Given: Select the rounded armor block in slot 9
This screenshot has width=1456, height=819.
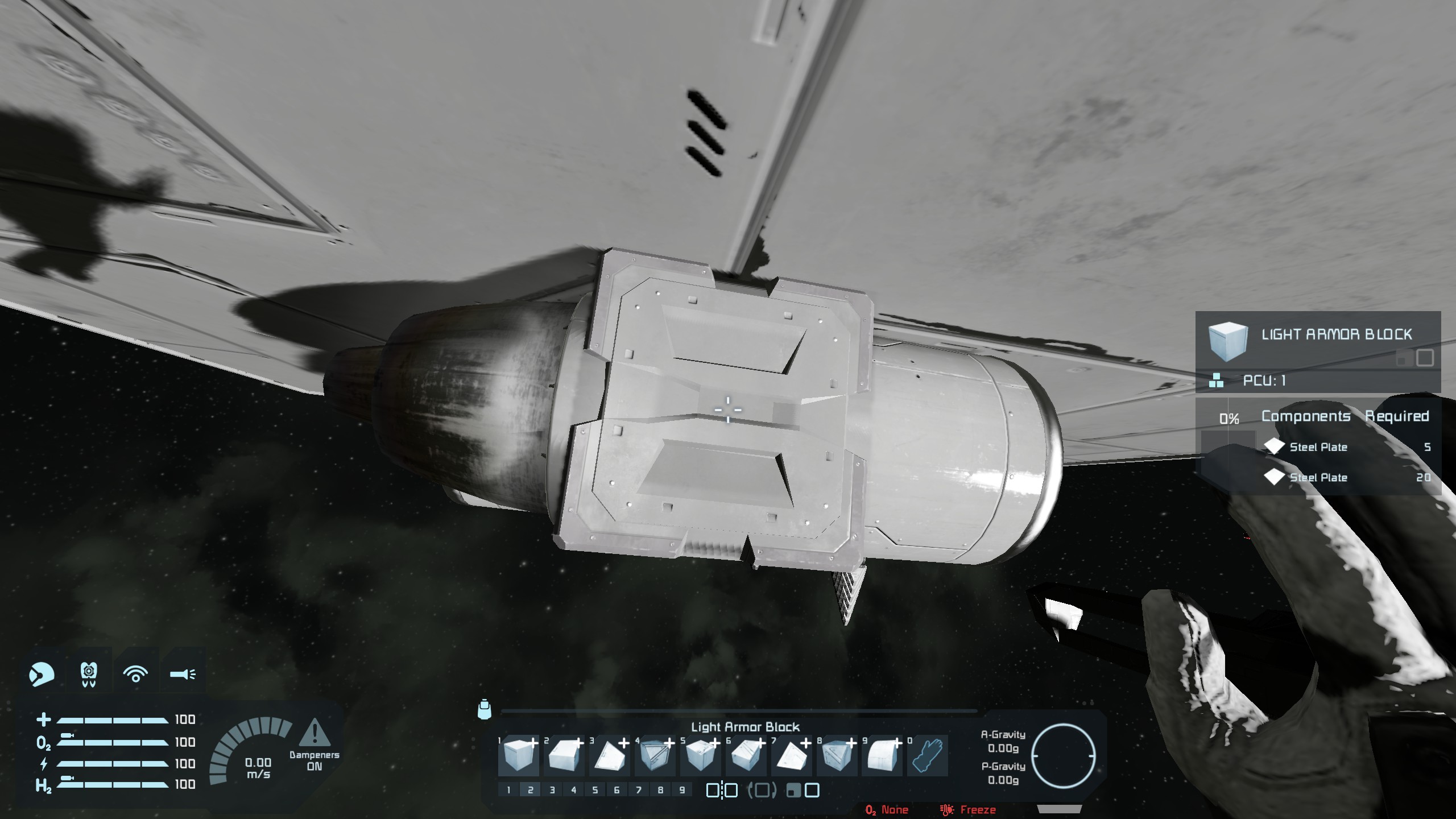Looking at the screenshot, I should coord(882,756).
